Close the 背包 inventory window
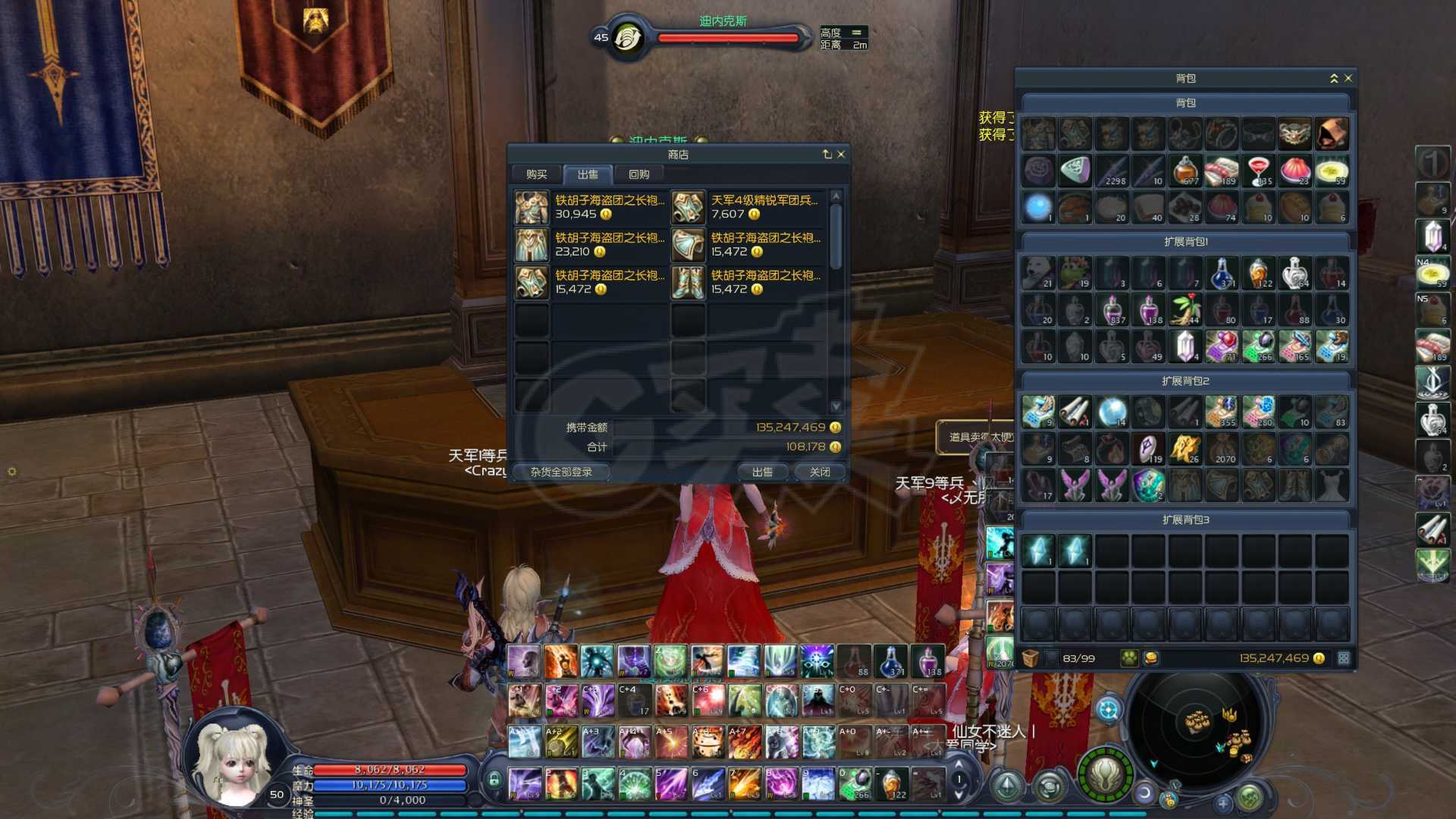 click(1348, 78)
